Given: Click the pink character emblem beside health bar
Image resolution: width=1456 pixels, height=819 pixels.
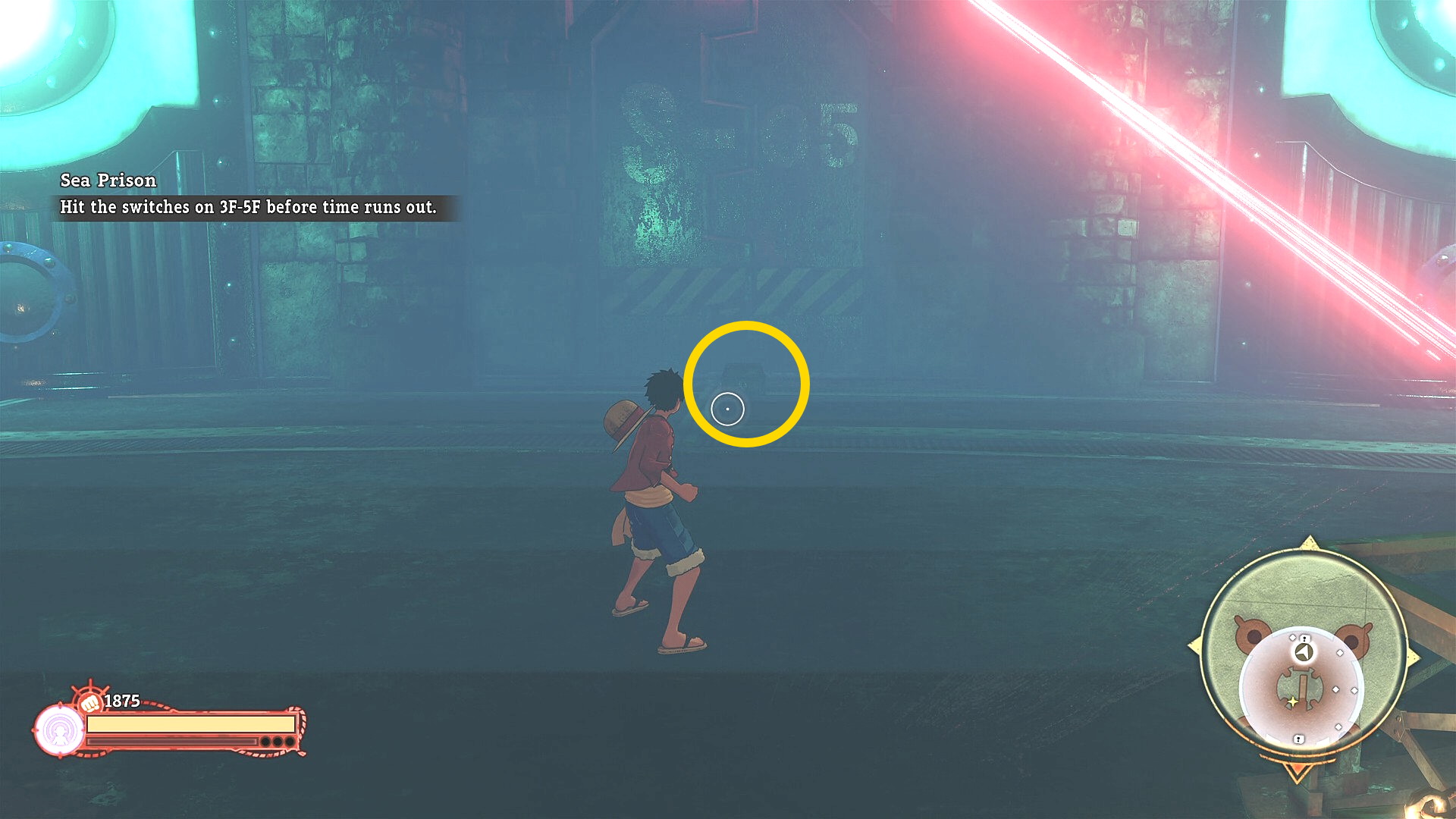Looking at the screenshot, I should tap(60, 730).
